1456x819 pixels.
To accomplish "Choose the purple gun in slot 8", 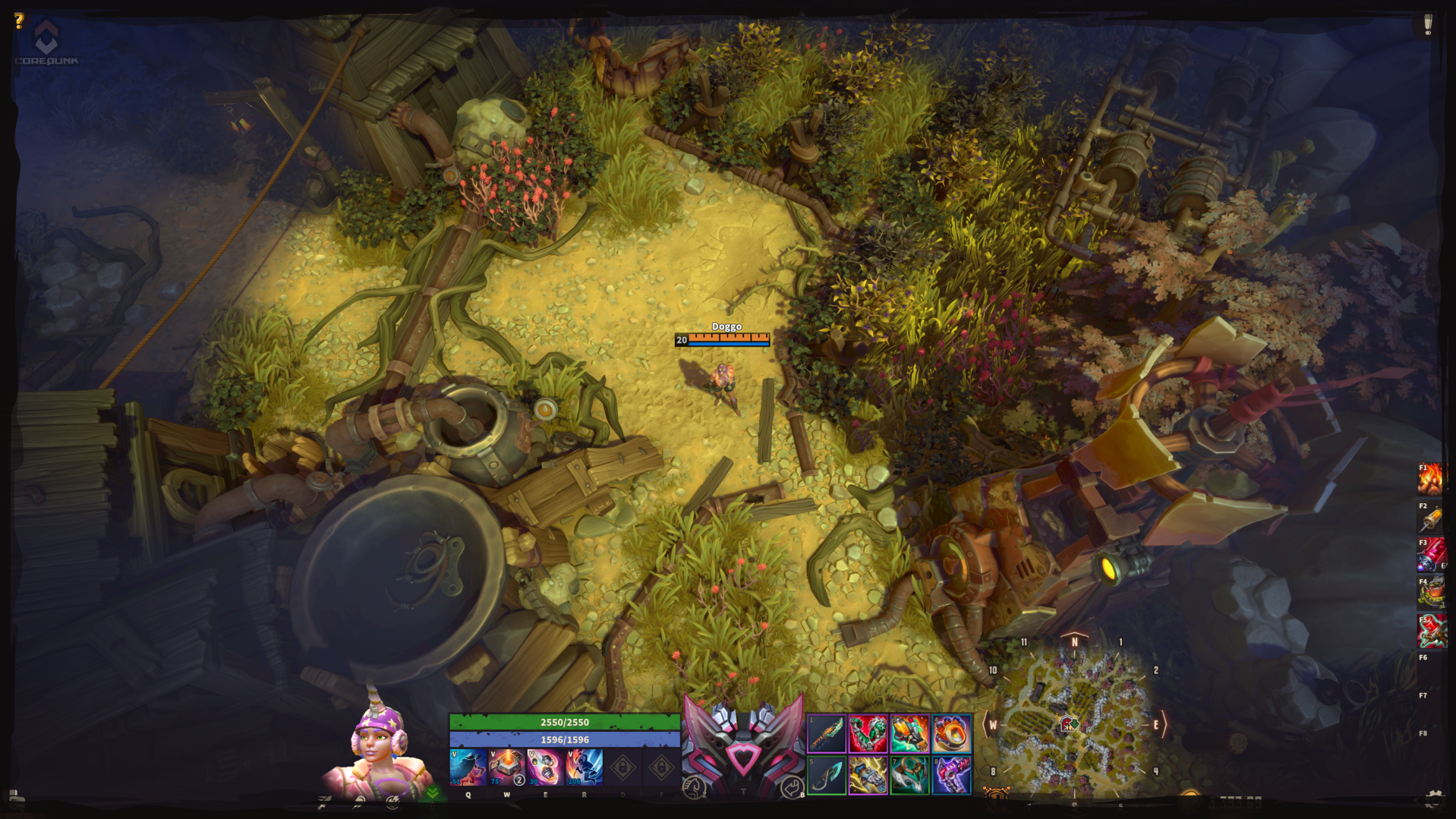I will point(951,775).
